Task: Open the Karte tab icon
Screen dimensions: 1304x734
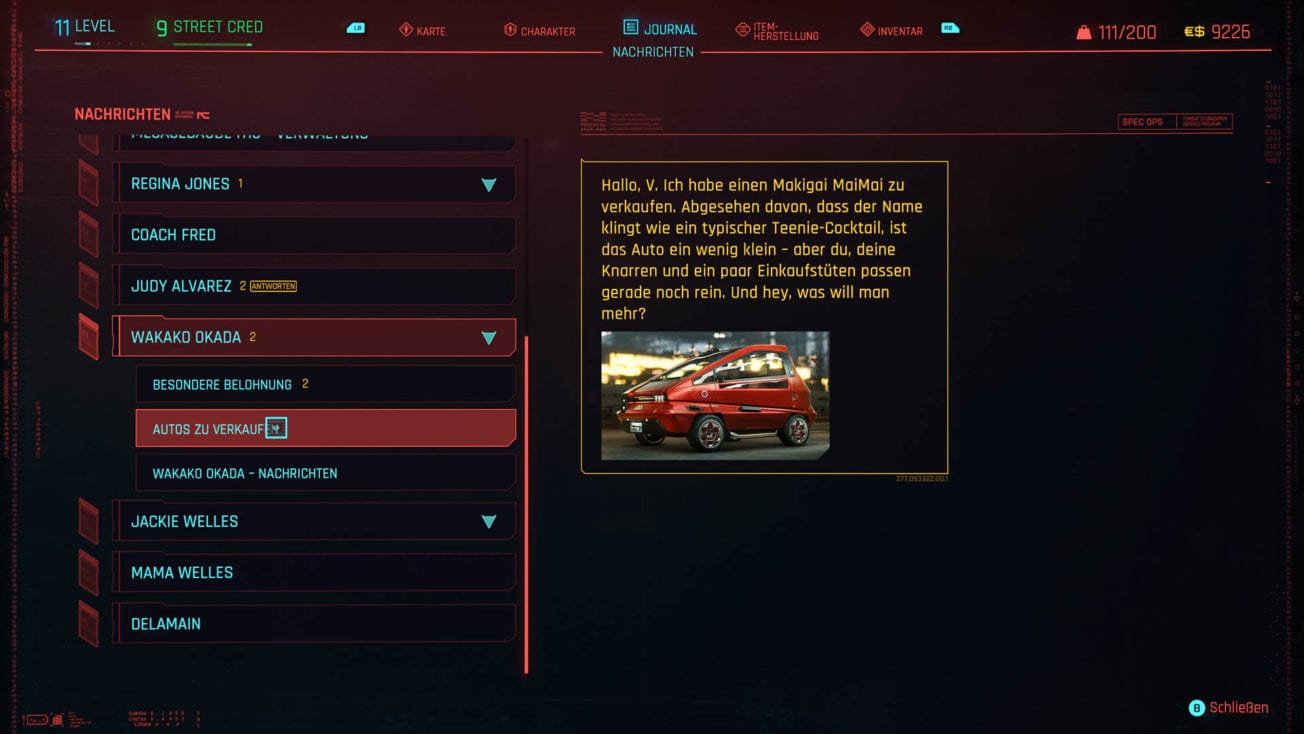Action: (x=405, y=30)
